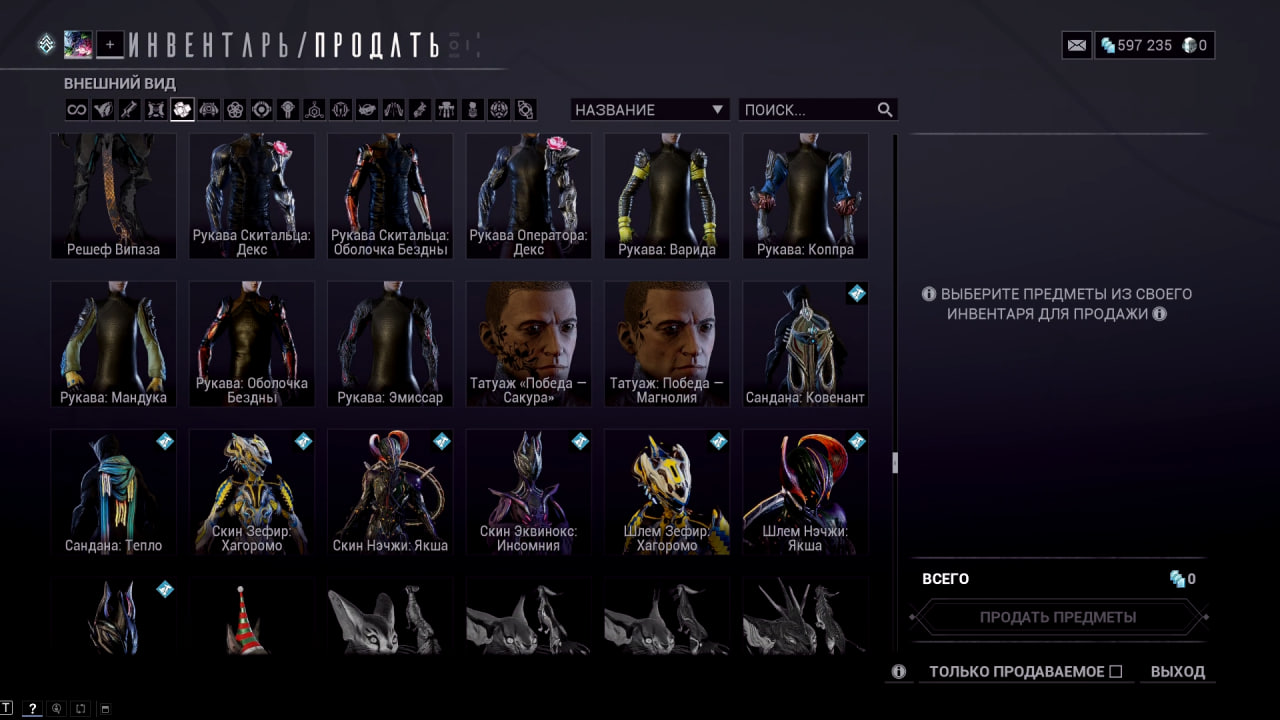This screenshot has height=720, width=1280.
Task: Toggle the Только продаваемое checkbox
Action: 1116,672
